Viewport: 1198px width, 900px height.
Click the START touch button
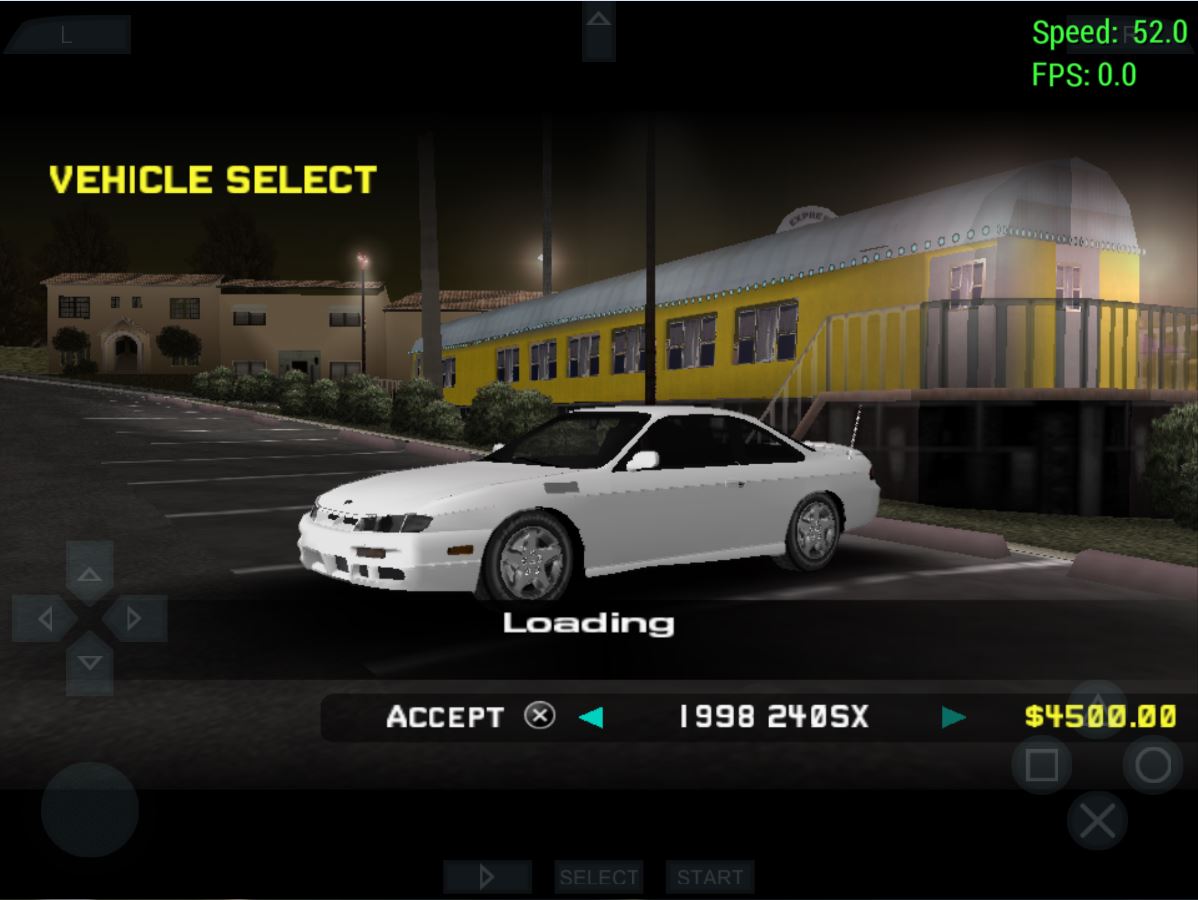[x=710, y=877]
